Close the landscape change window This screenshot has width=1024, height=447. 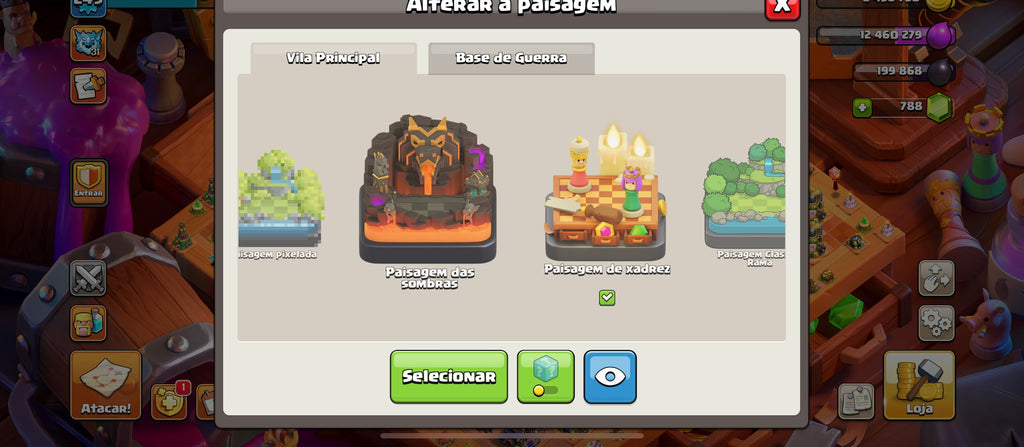point(782,6)
